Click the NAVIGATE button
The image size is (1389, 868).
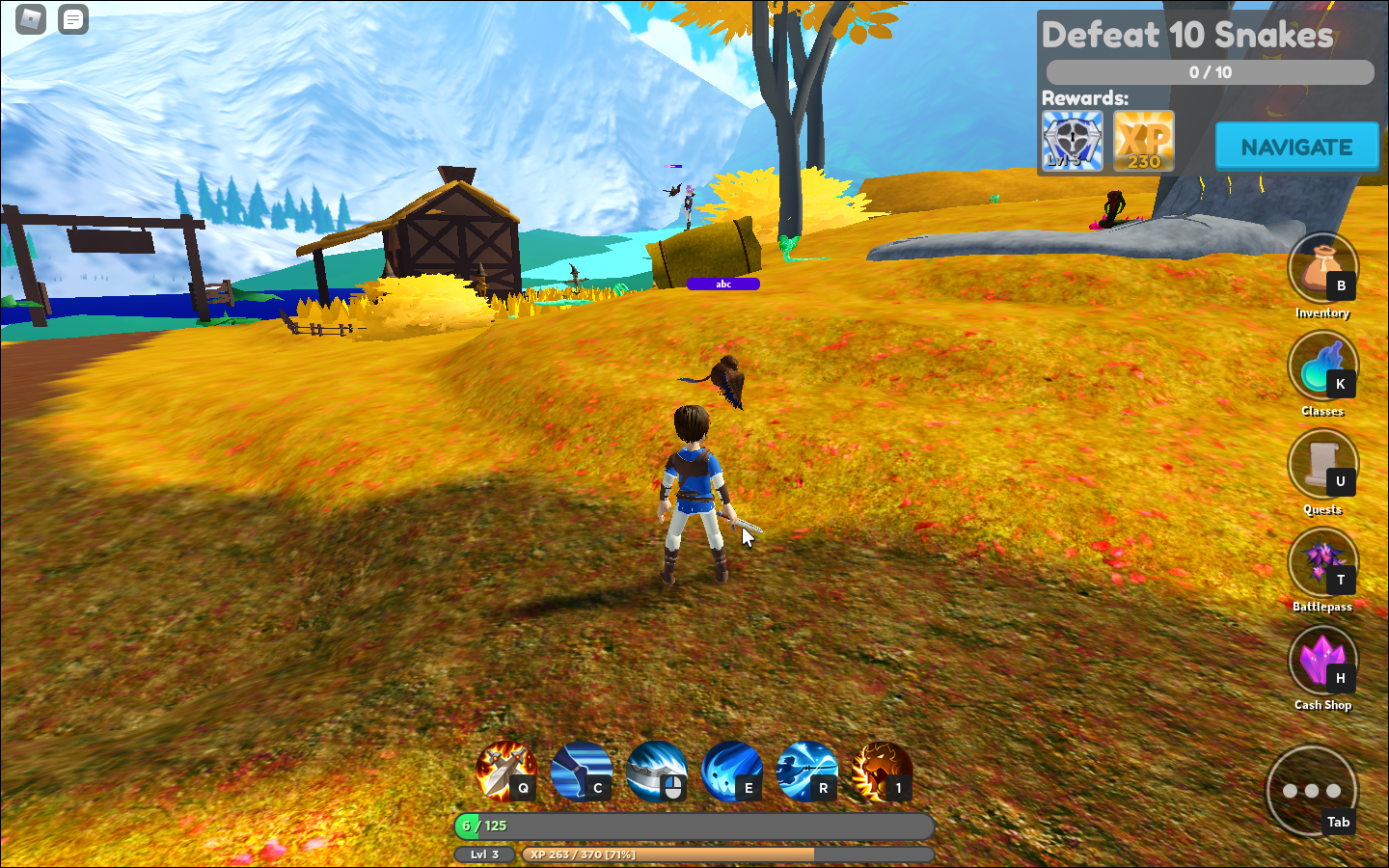1296,147
